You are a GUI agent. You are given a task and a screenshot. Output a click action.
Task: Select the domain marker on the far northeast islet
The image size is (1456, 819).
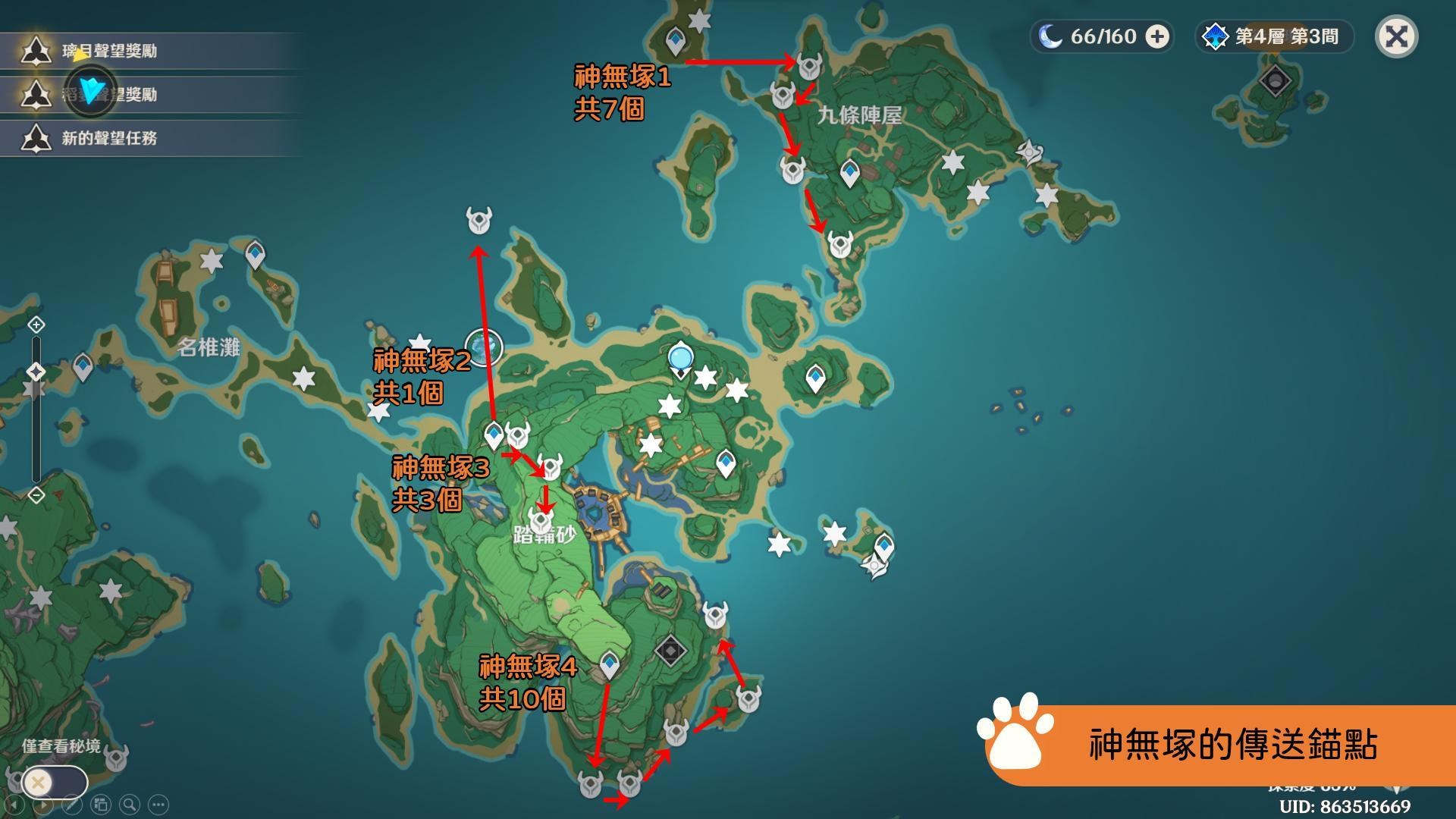click(x=1275, y=80)
